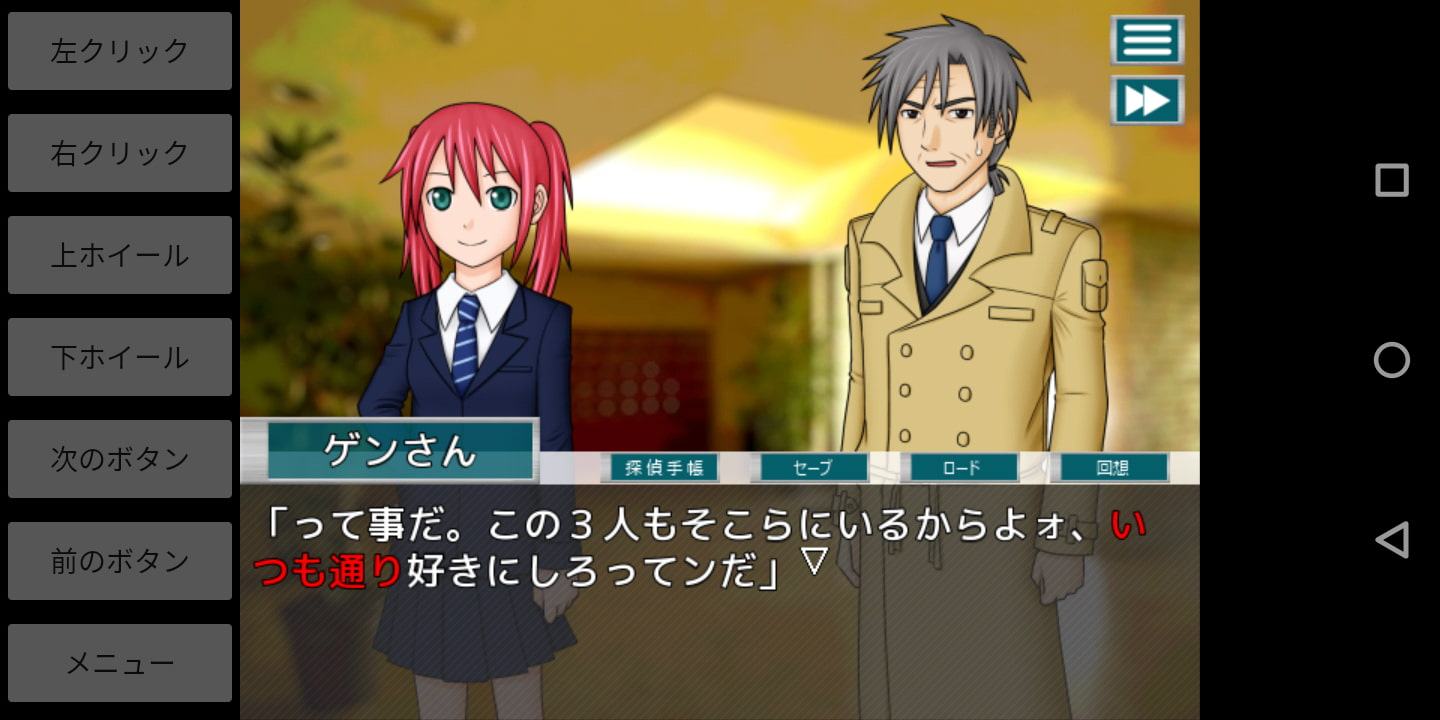Screen dimensions: 1440x720
Task: Open the メニュー sidebar button
Action: click(x=120, y=663)
